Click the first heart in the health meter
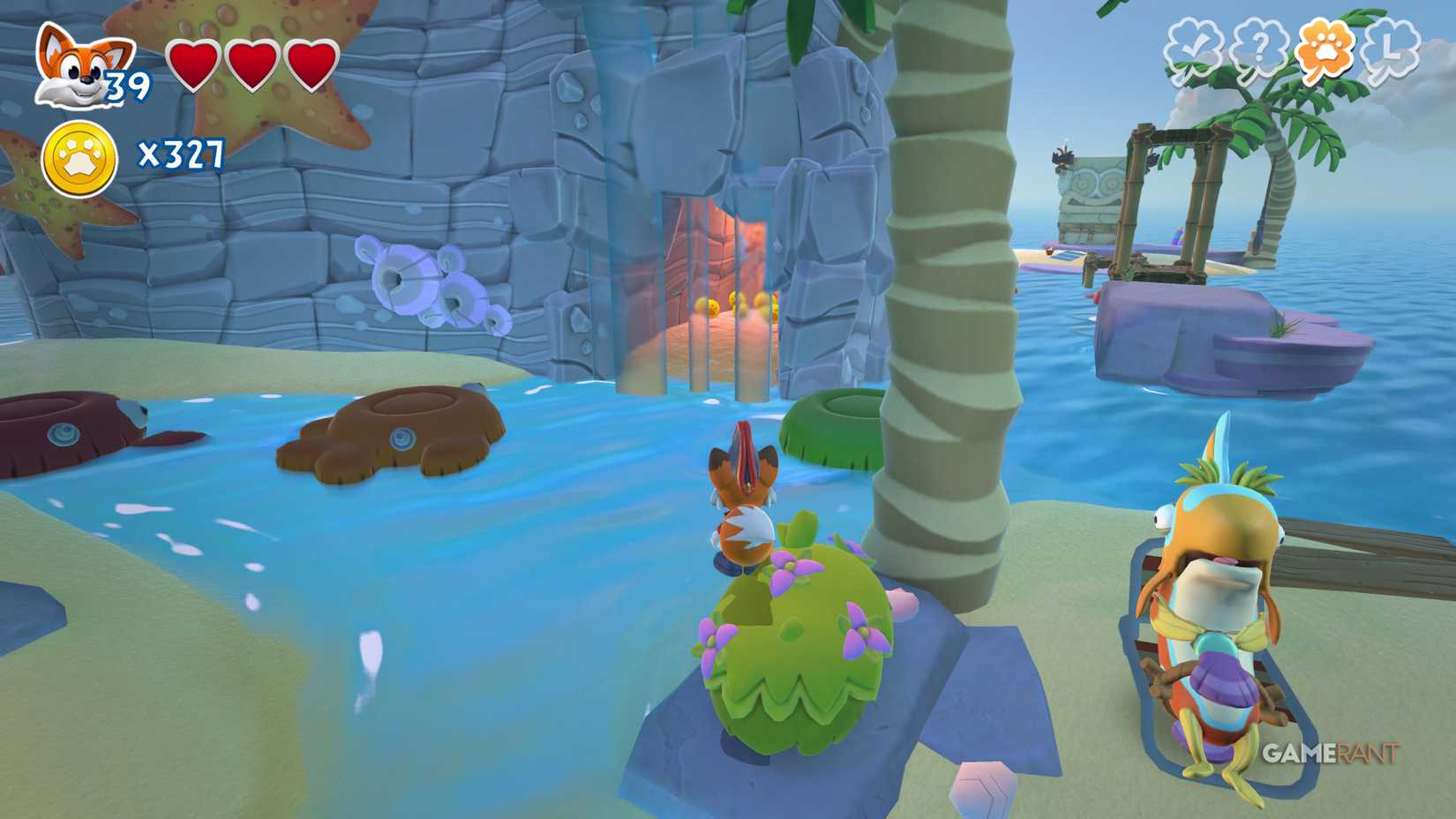1456x819 pixels. (x=195, y=66)
